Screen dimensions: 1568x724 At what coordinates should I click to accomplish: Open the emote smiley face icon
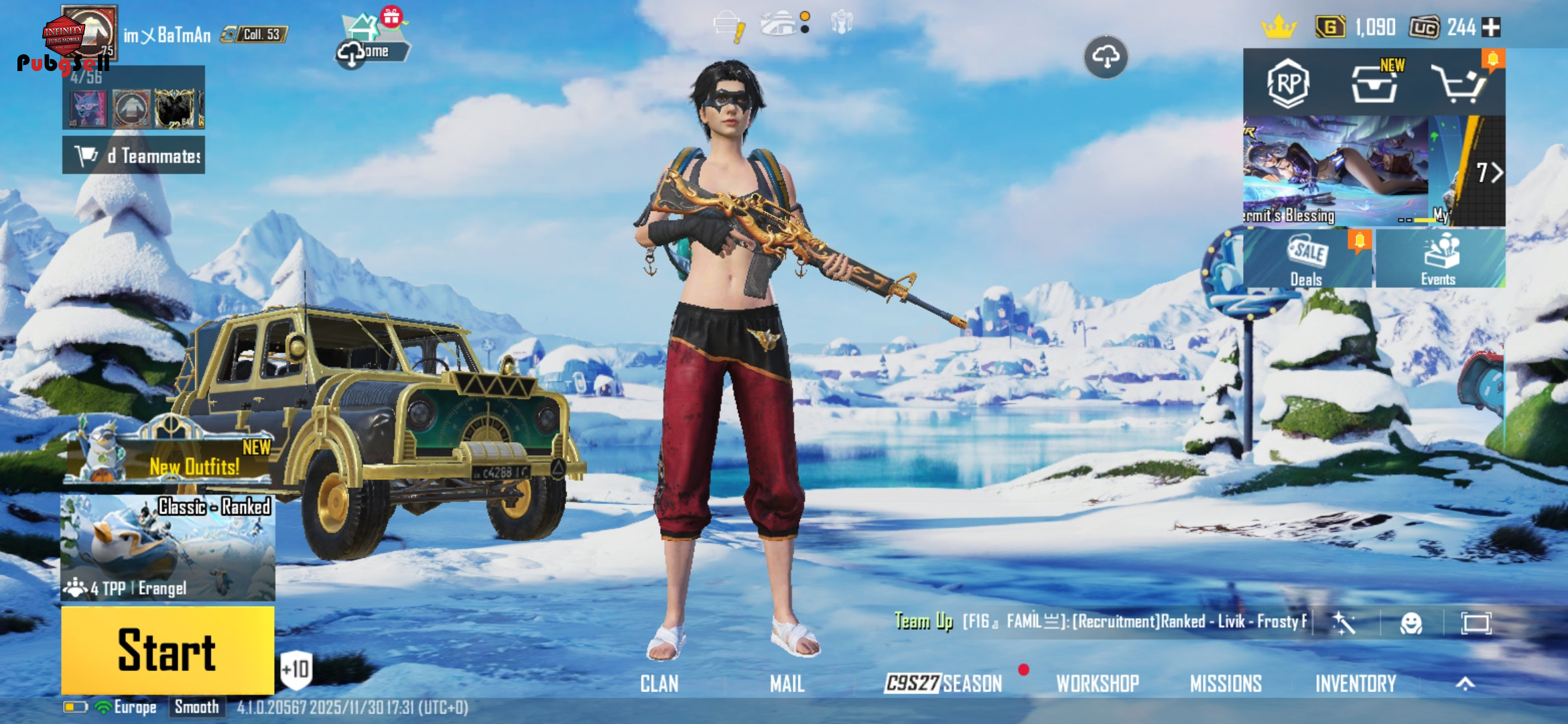point(1411,623)
